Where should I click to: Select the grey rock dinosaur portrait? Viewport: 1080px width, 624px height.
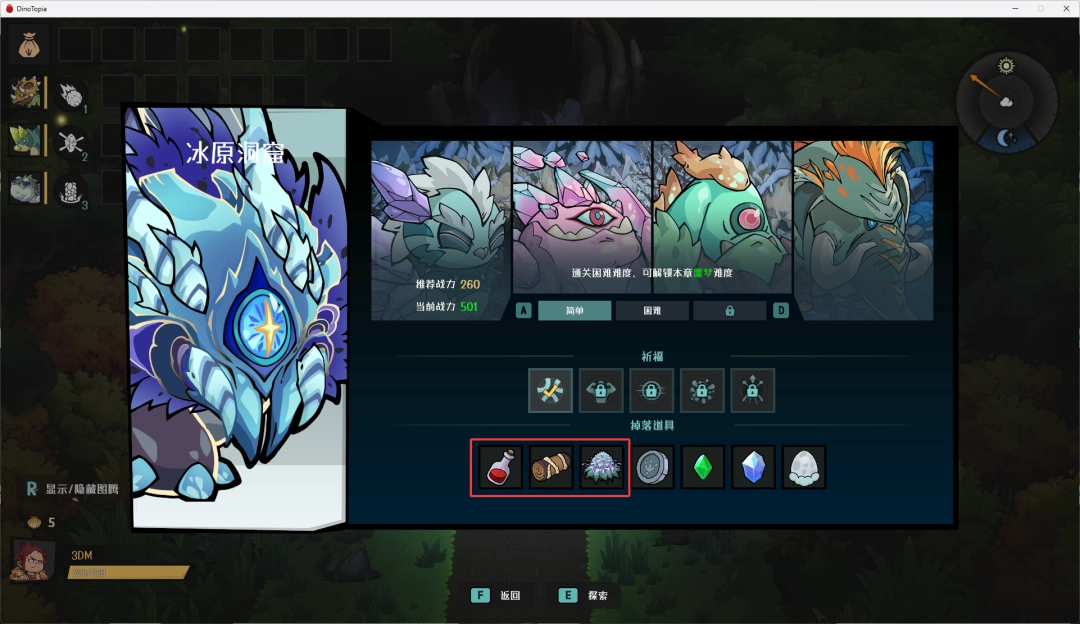[25, 188]
